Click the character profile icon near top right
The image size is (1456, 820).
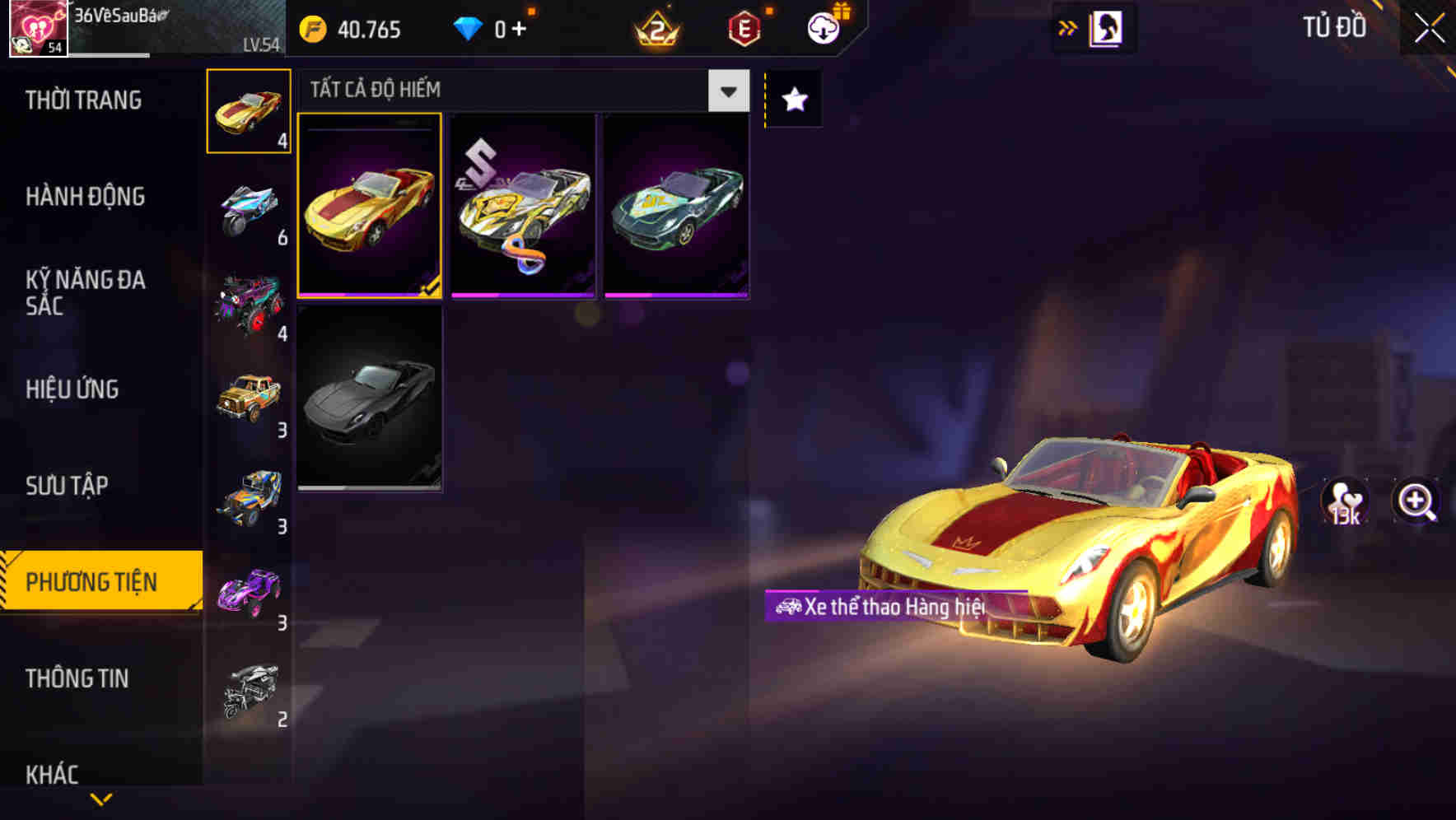[x=1104, y=27]
